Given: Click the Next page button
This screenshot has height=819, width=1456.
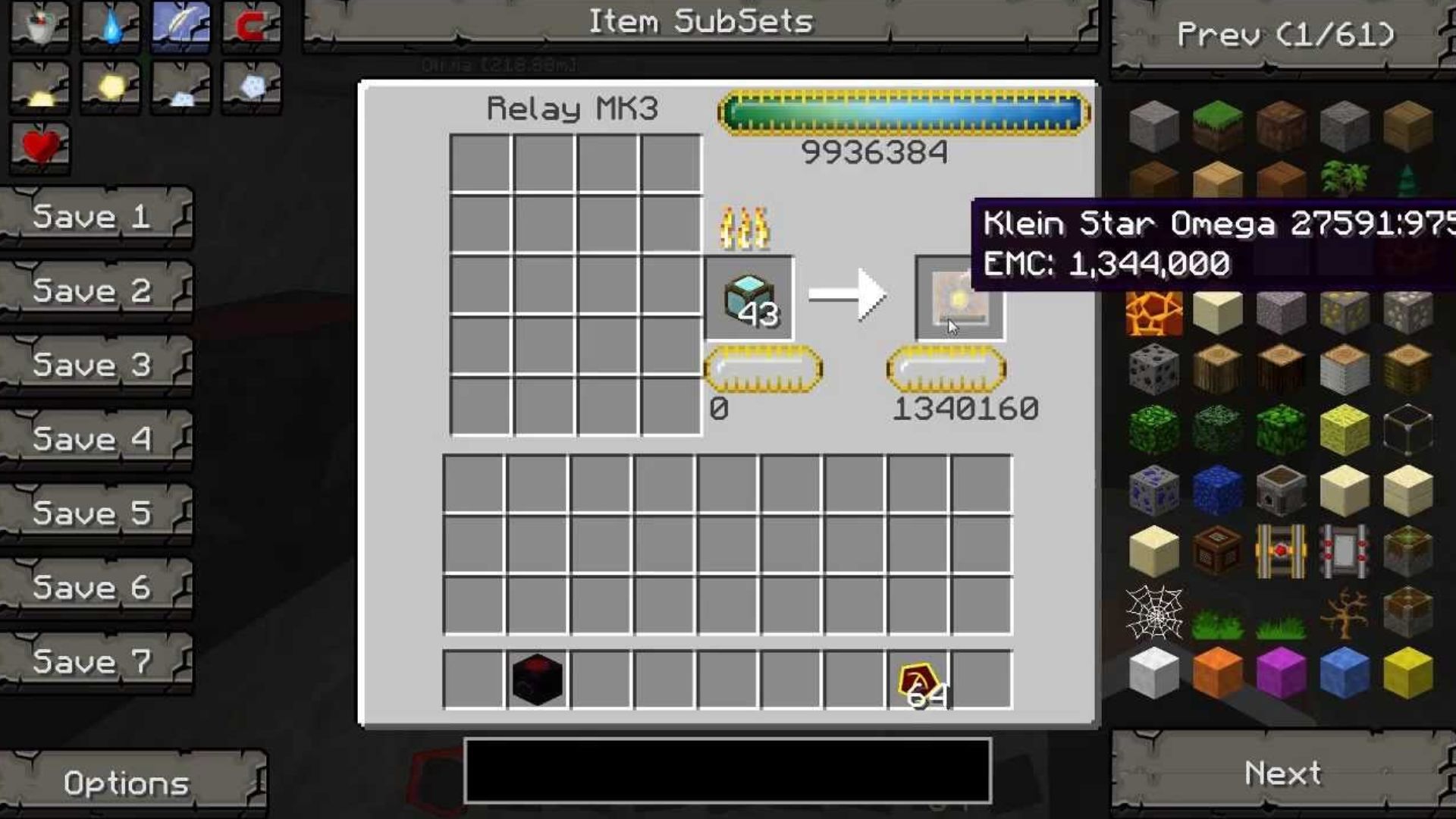Looking at the screenshot, I should [1283, 773].
